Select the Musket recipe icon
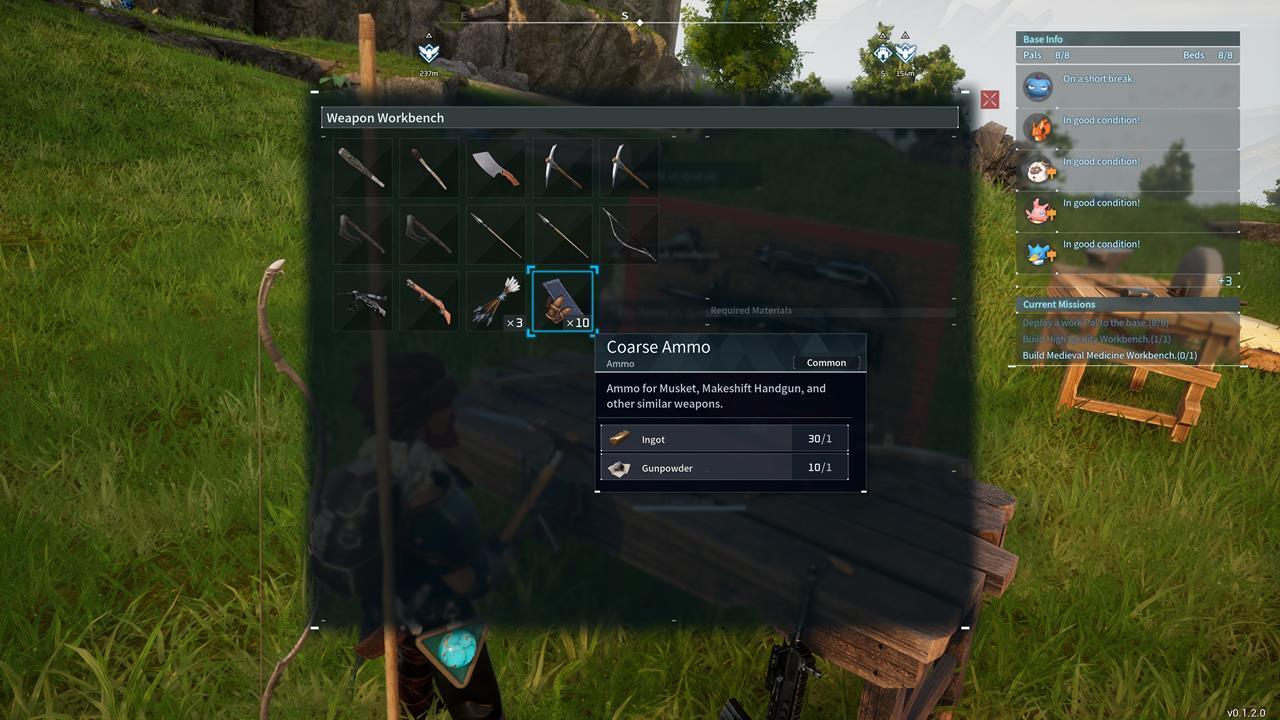This screenshot has height=720, width=1280. tap(428, 300)
